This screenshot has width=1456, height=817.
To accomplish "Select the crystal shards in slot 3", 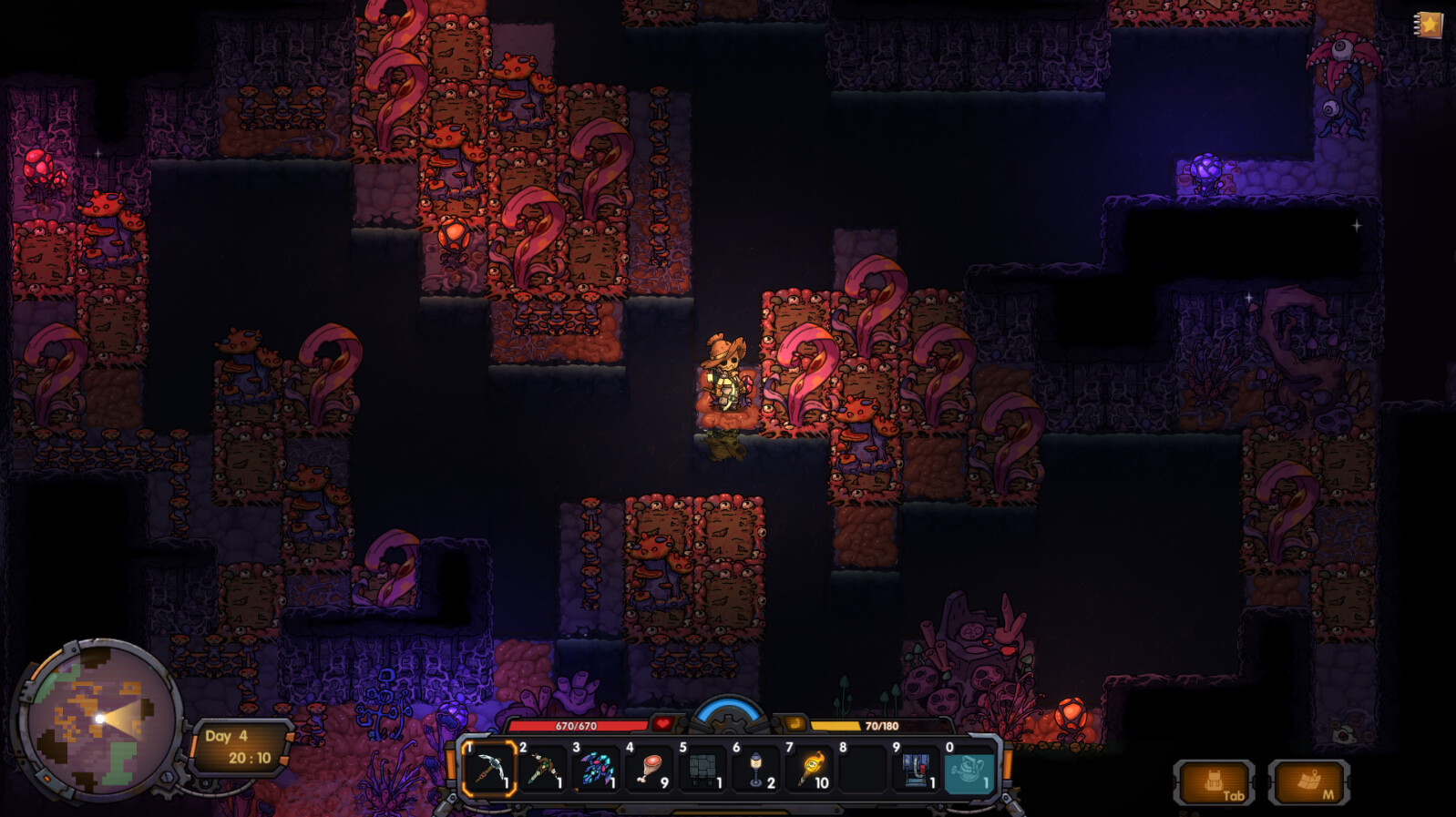I will coord(594,770).
